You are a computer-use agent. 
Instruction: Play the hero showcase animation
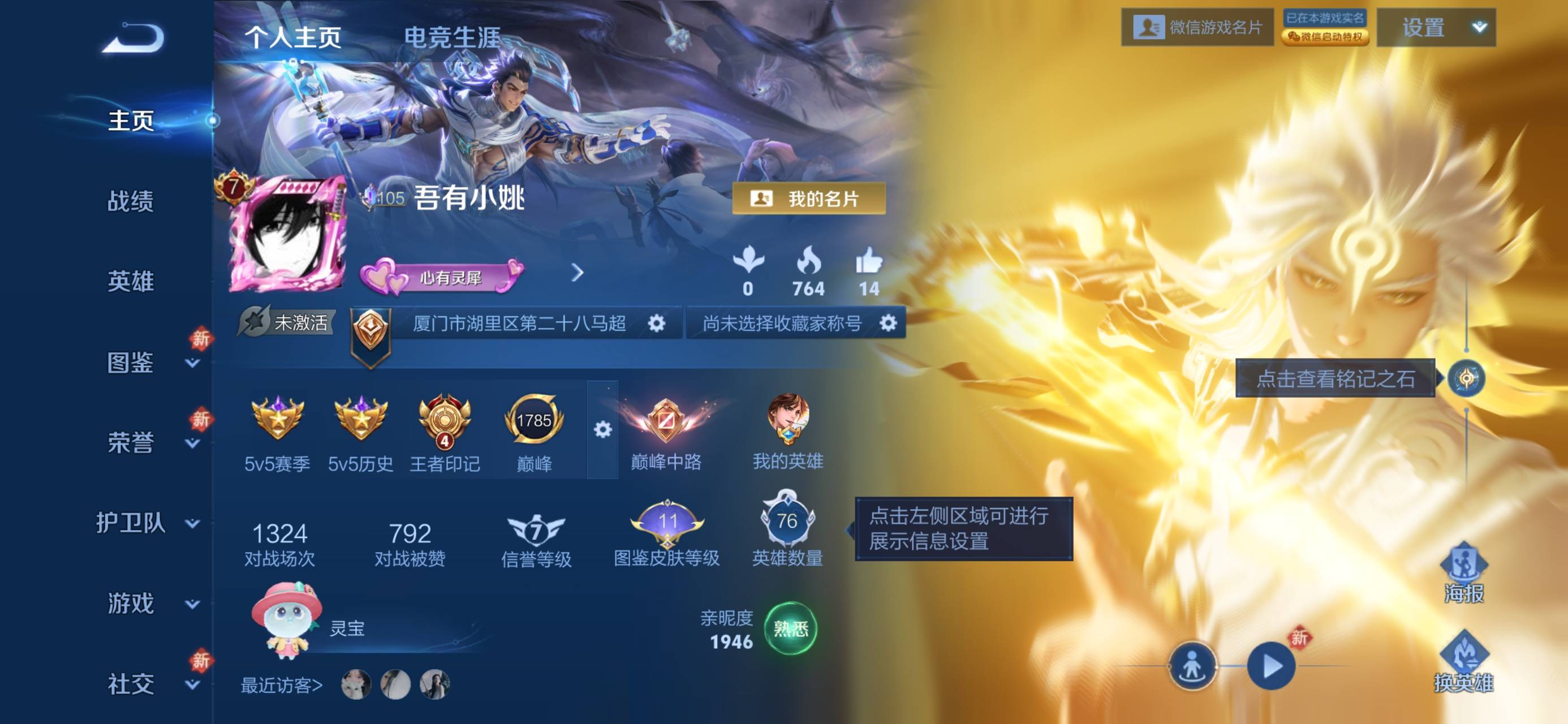tap(1271, 666)
